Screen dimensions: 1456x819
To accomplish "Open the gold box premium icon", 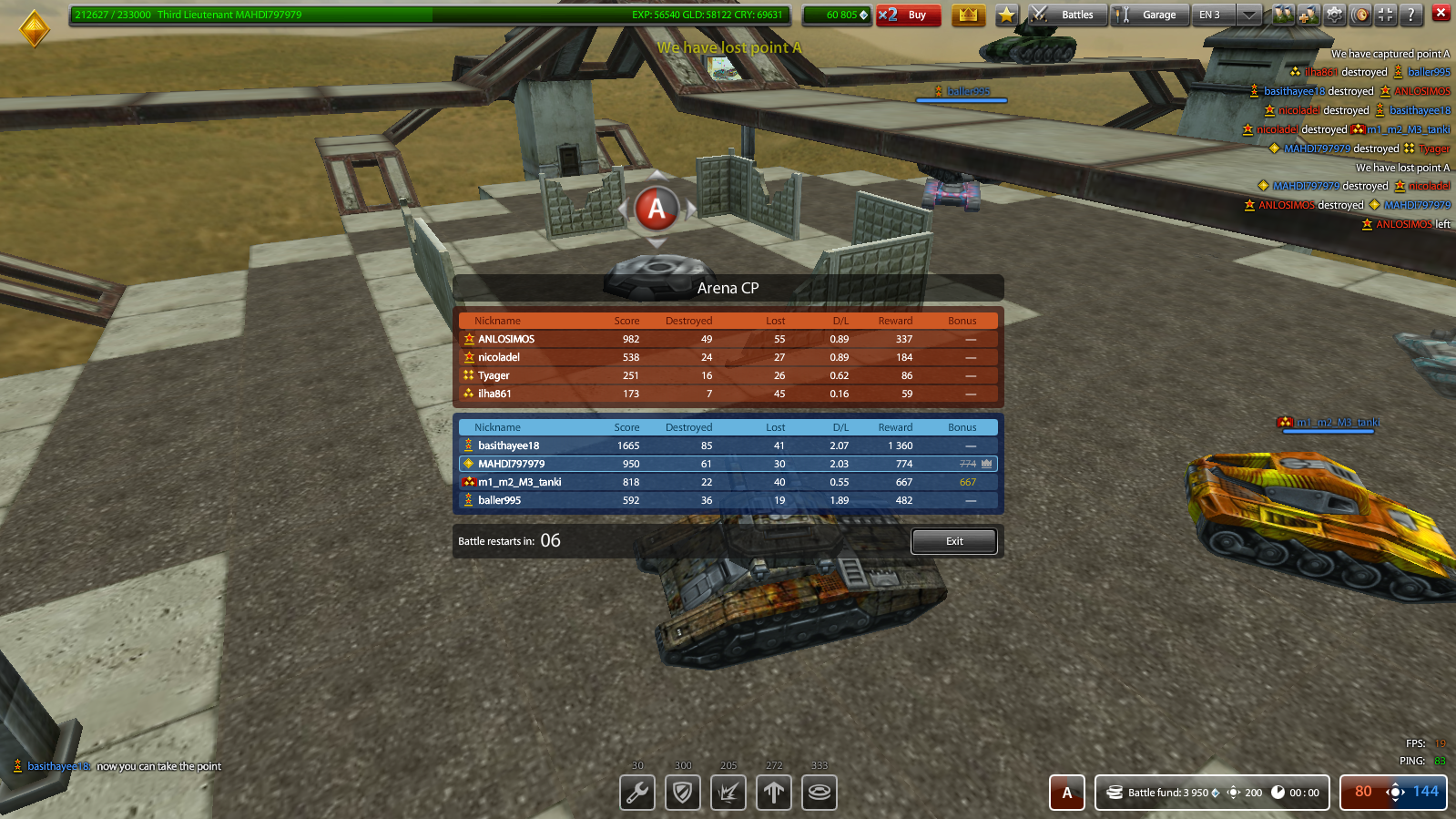I will 969,15.
